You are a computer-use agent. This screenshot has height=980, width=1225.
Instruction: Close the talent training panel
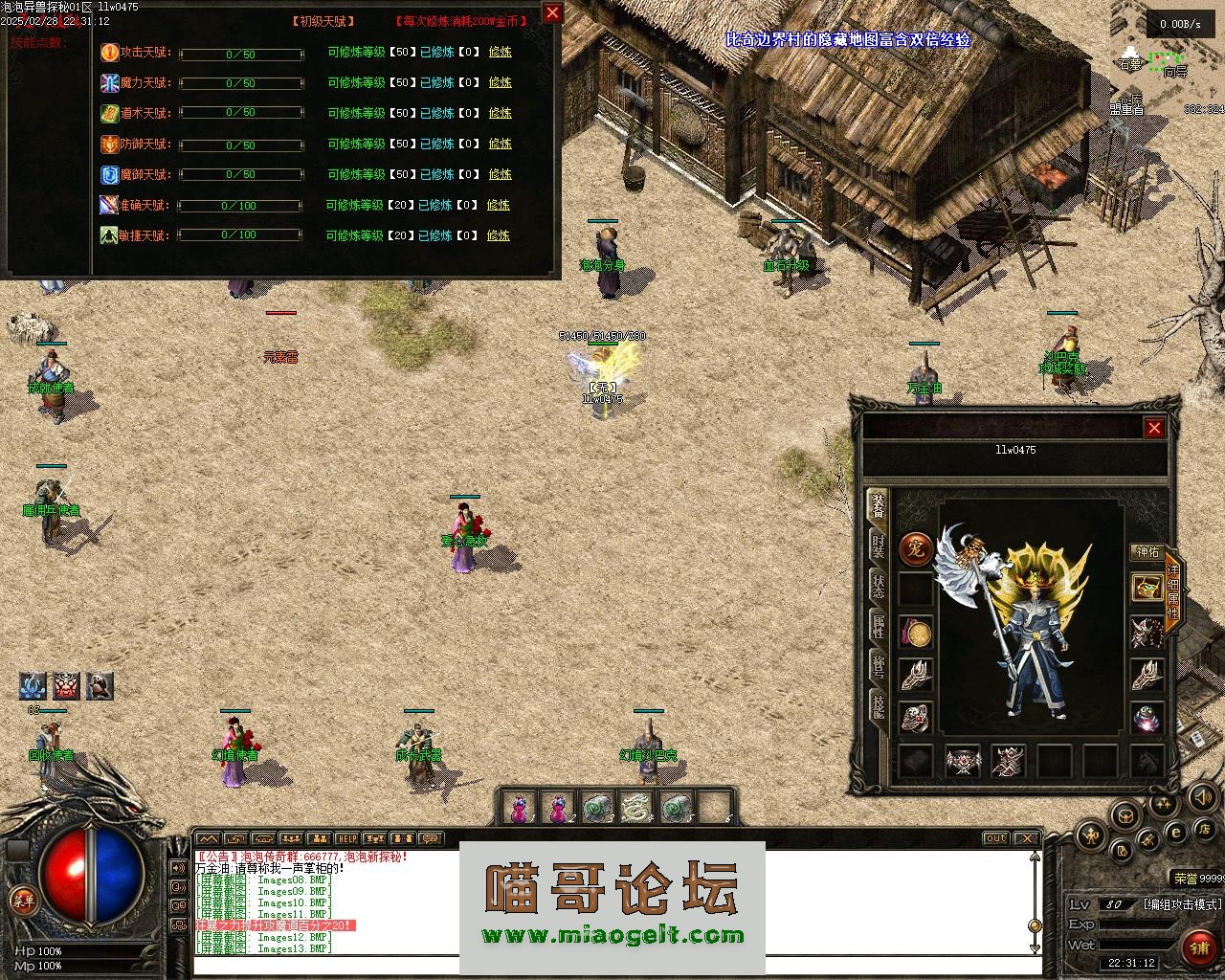point(552,12)
